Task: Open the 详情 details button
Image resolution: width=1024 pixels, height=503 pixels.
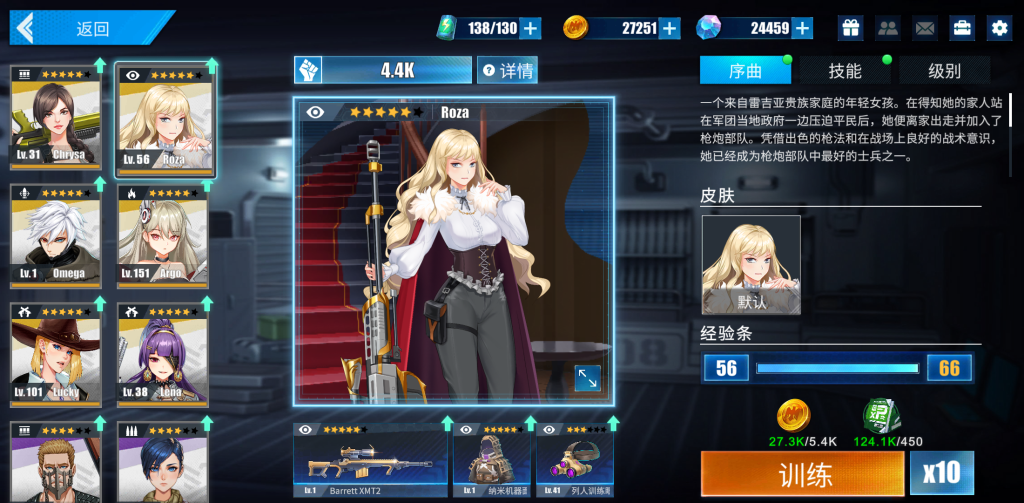Action: (x=507, y=70)
